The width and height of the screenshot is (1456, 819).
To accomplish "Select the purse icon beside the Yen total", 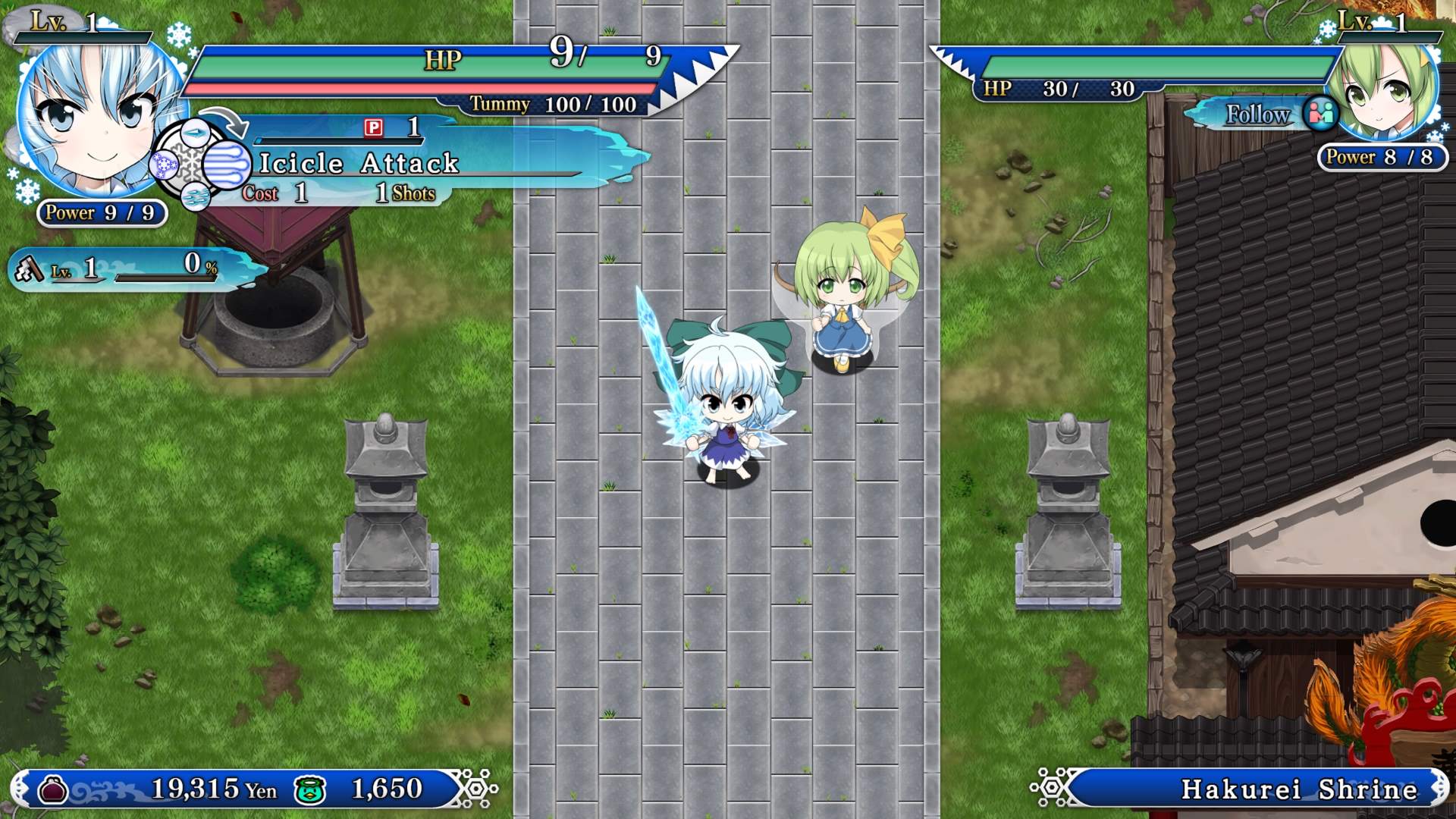I will [x=52, y=789].
